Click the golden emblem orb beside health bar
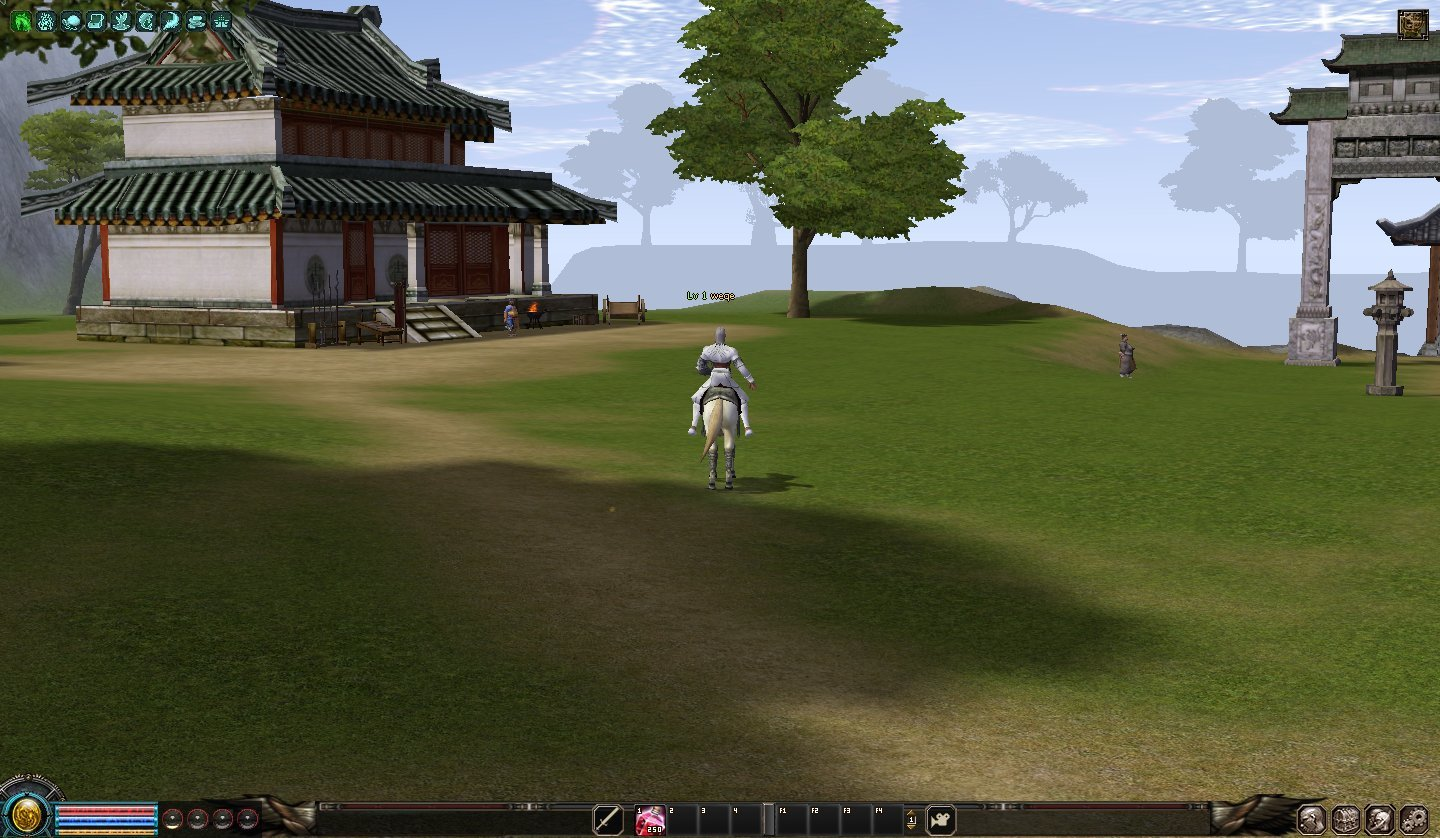Viewport: 1440px width, 838px height. (25, 811)
